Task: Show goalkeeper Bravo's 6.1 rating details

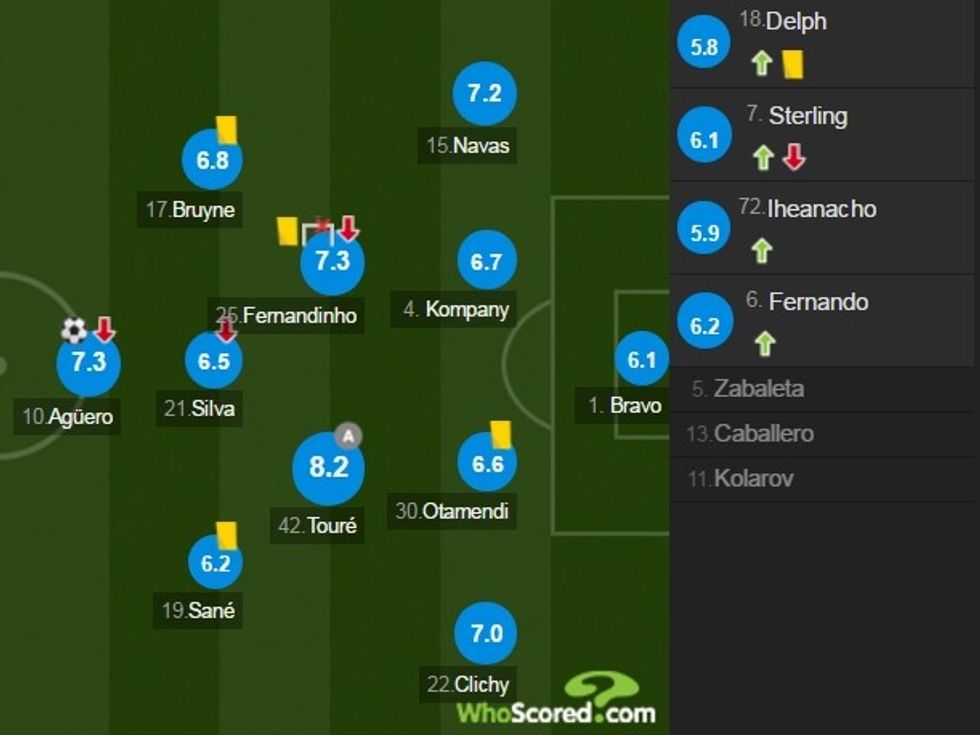Action: pos(641,359)
